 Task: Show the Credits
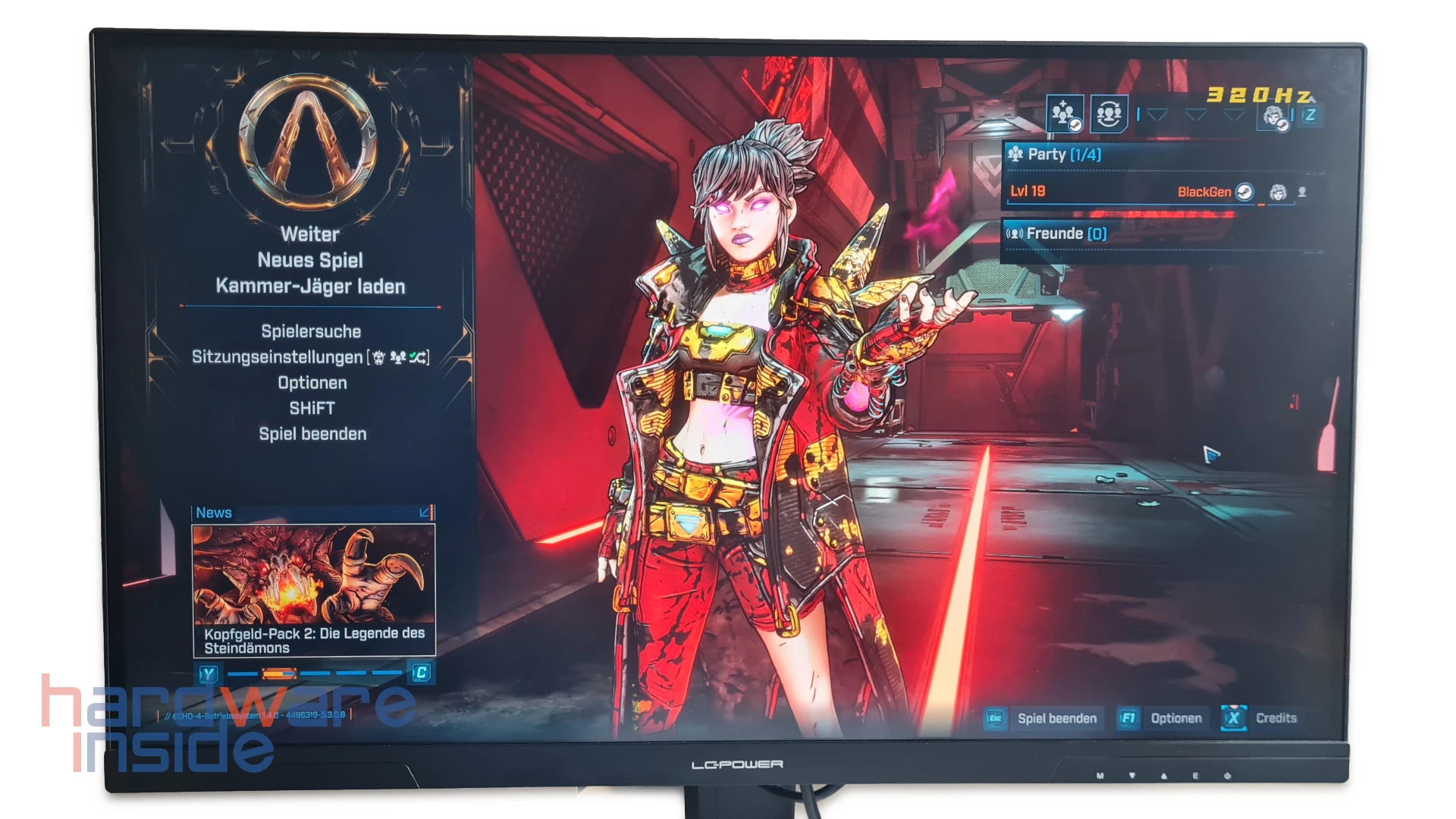1276,718
